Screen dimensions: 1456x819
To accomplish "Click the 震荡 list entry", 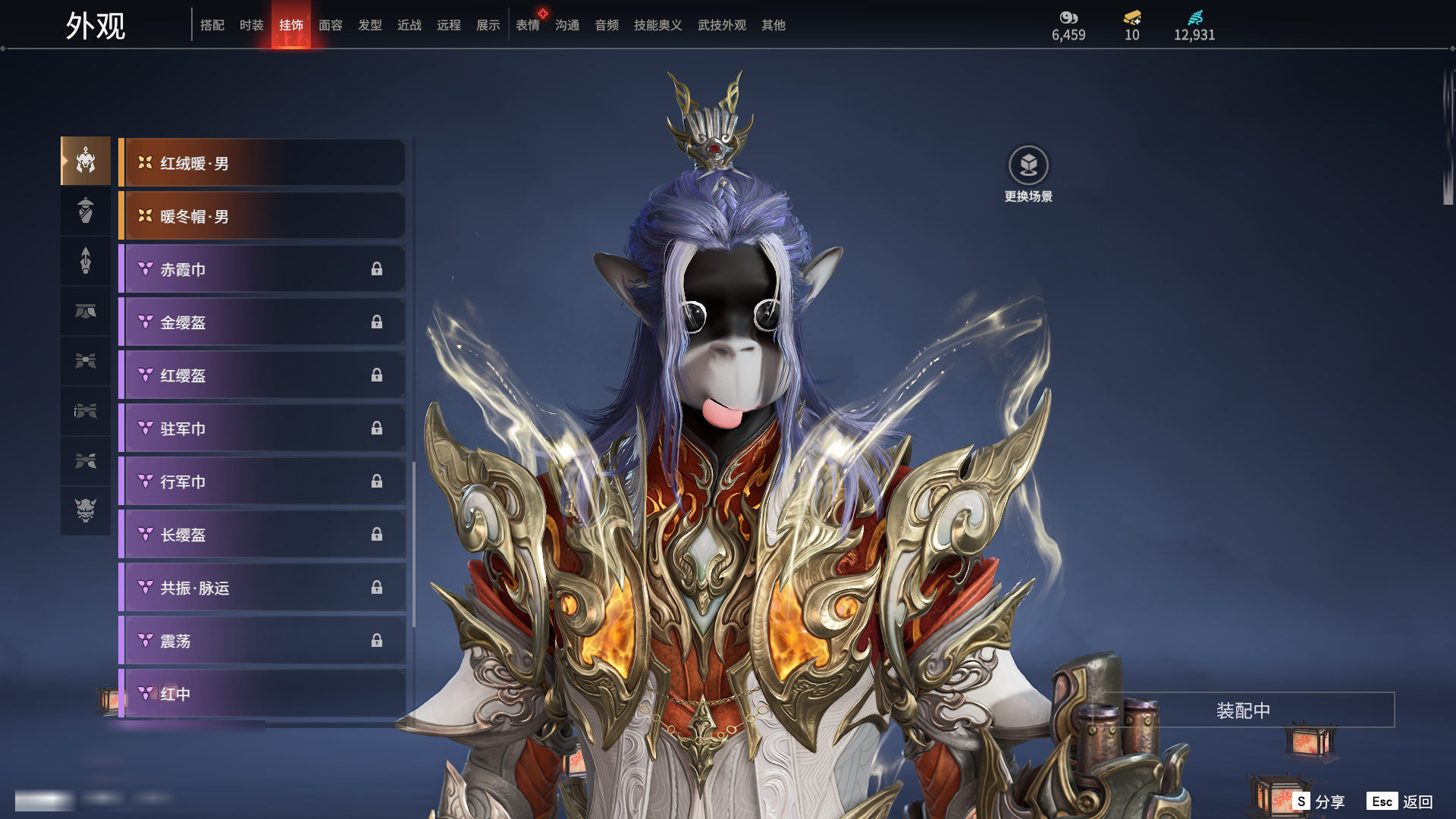I will click(x=262, y=641).
